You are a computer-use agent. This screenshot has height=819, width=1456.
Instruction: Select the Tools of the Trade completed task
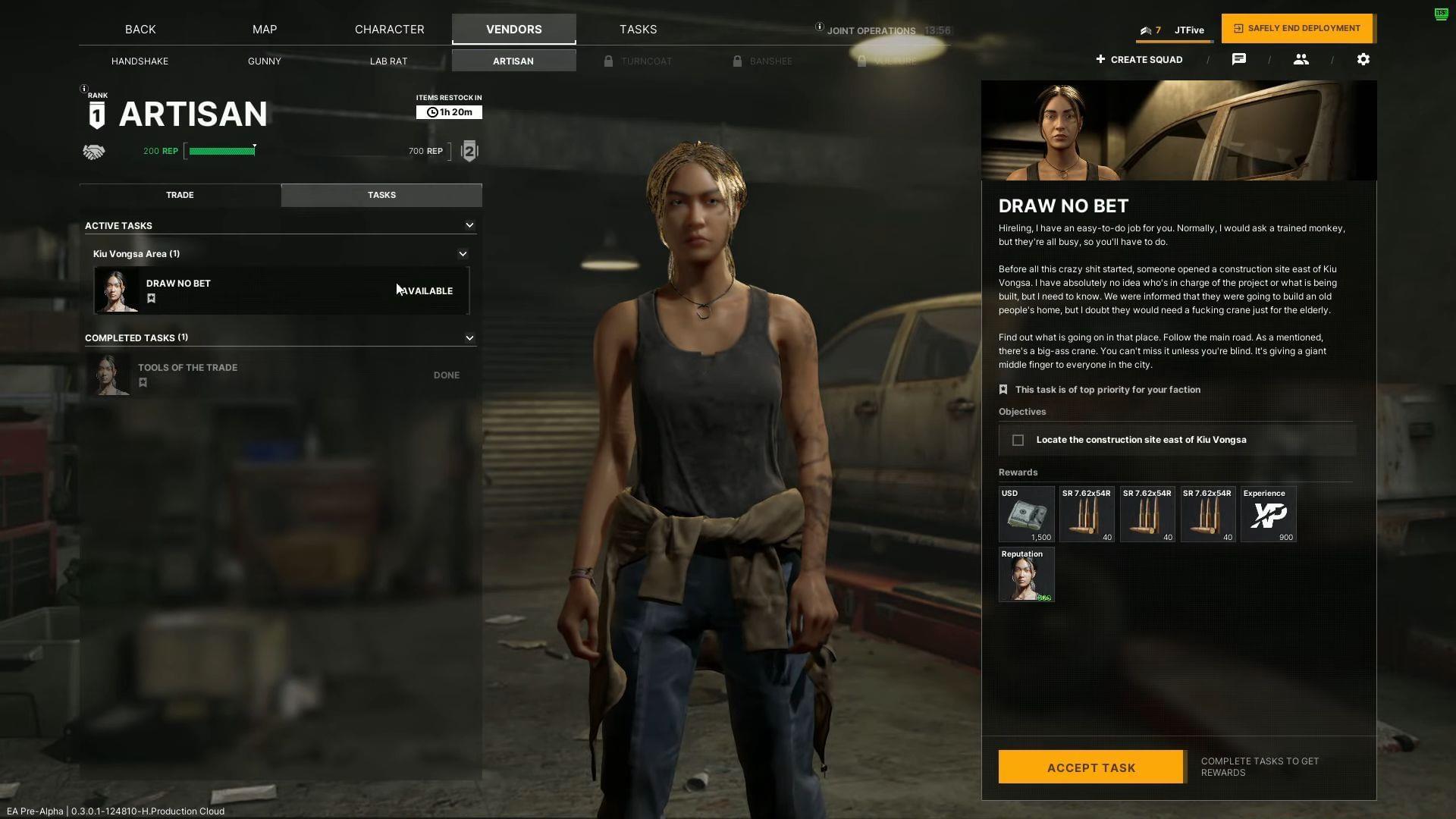point(281,375)
